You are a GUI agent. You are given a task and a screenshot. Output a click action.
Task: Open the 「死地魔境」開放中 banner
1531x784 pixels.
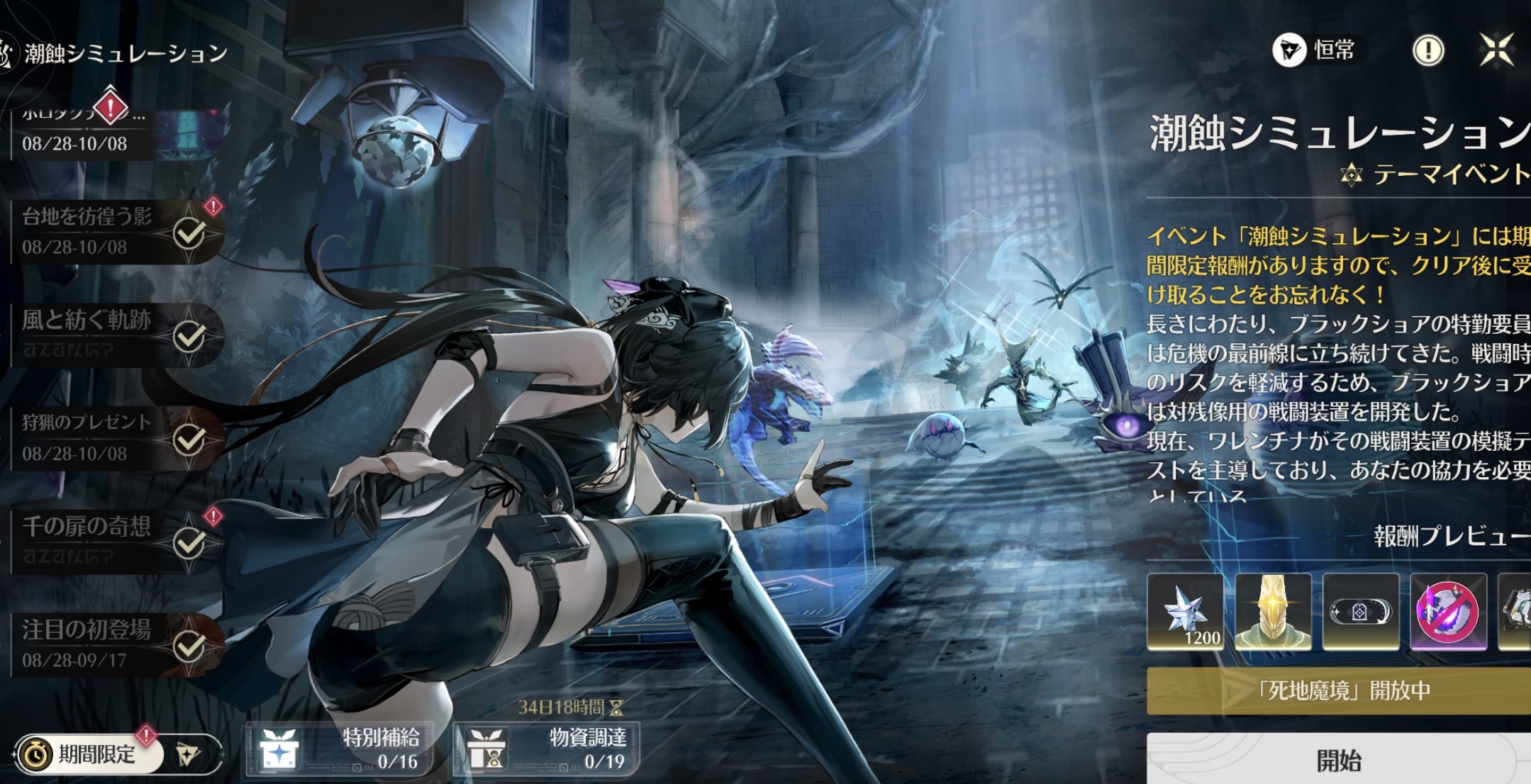(1339, 690)
